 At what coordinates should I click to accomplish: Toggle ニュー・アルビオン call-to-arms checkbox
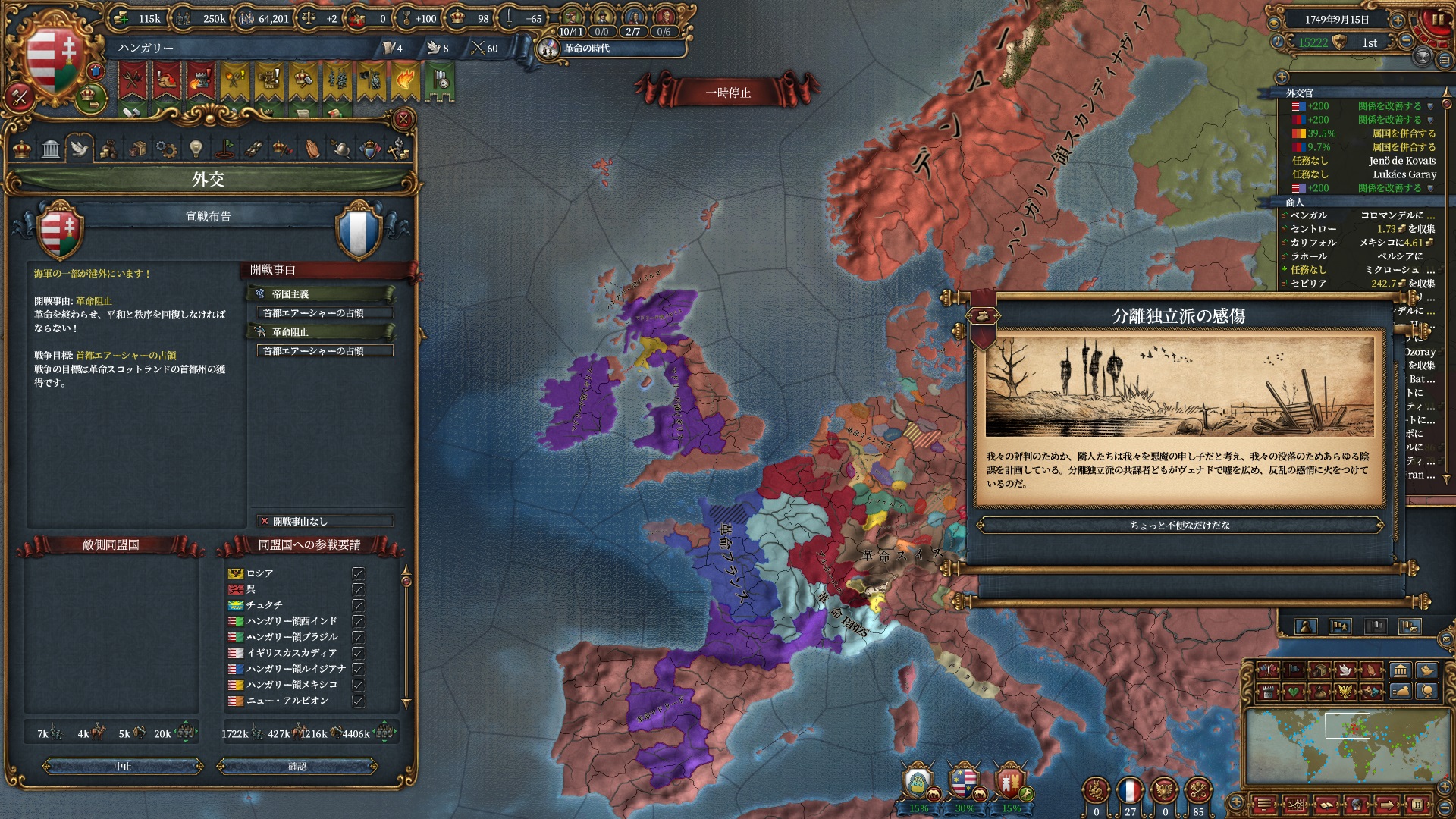[358, 701]
